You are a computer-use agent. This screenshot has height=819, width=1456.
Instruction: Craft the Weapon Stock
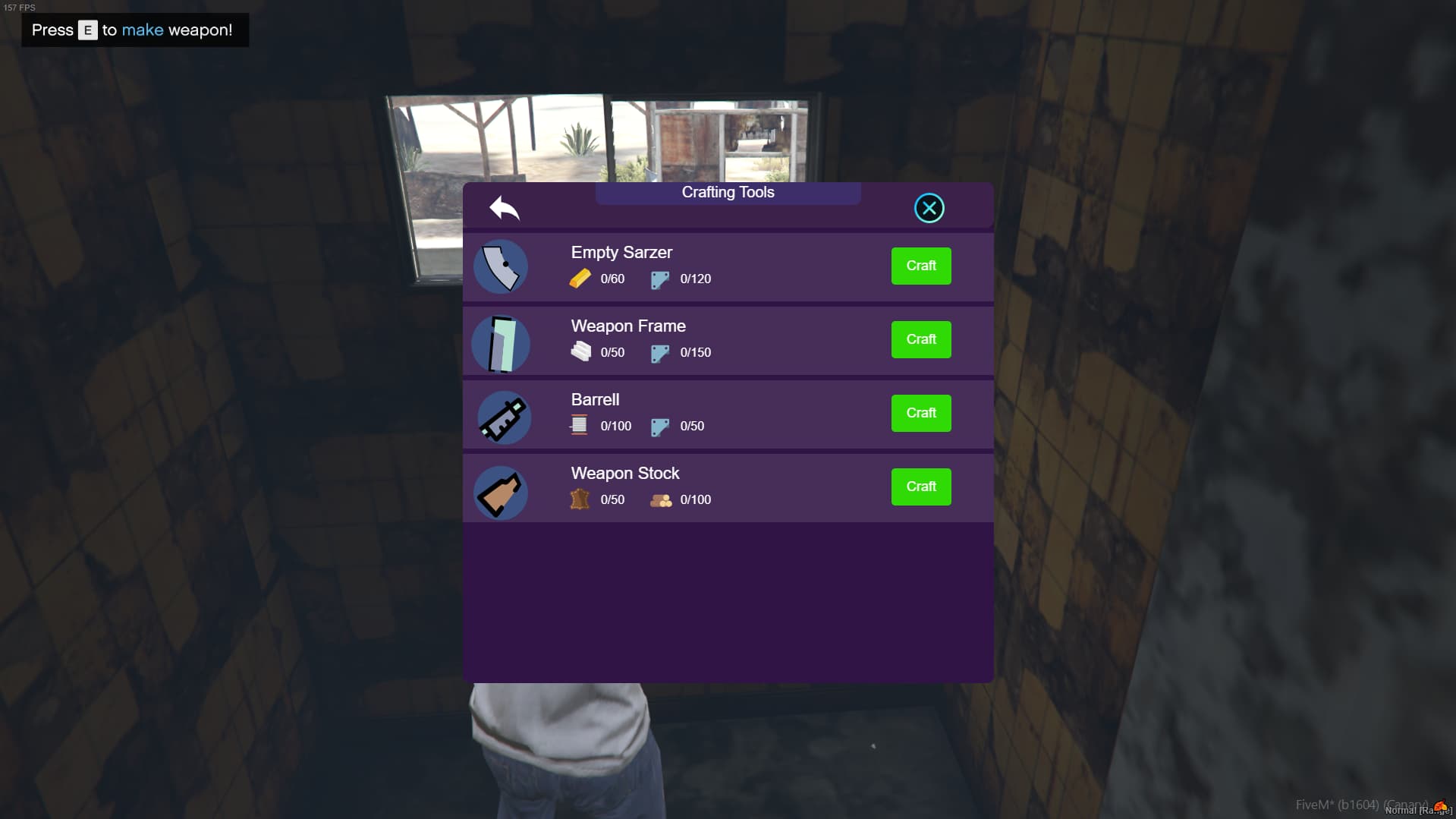click(x=920, y=487)
